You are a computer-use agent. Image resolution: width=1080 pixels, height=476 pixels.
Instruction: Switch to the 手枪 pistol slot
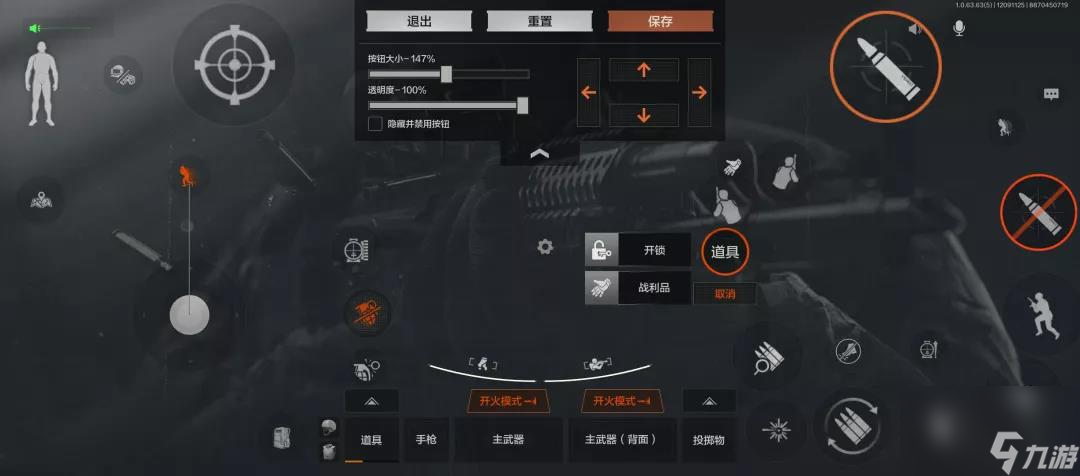tap(426, 439)
